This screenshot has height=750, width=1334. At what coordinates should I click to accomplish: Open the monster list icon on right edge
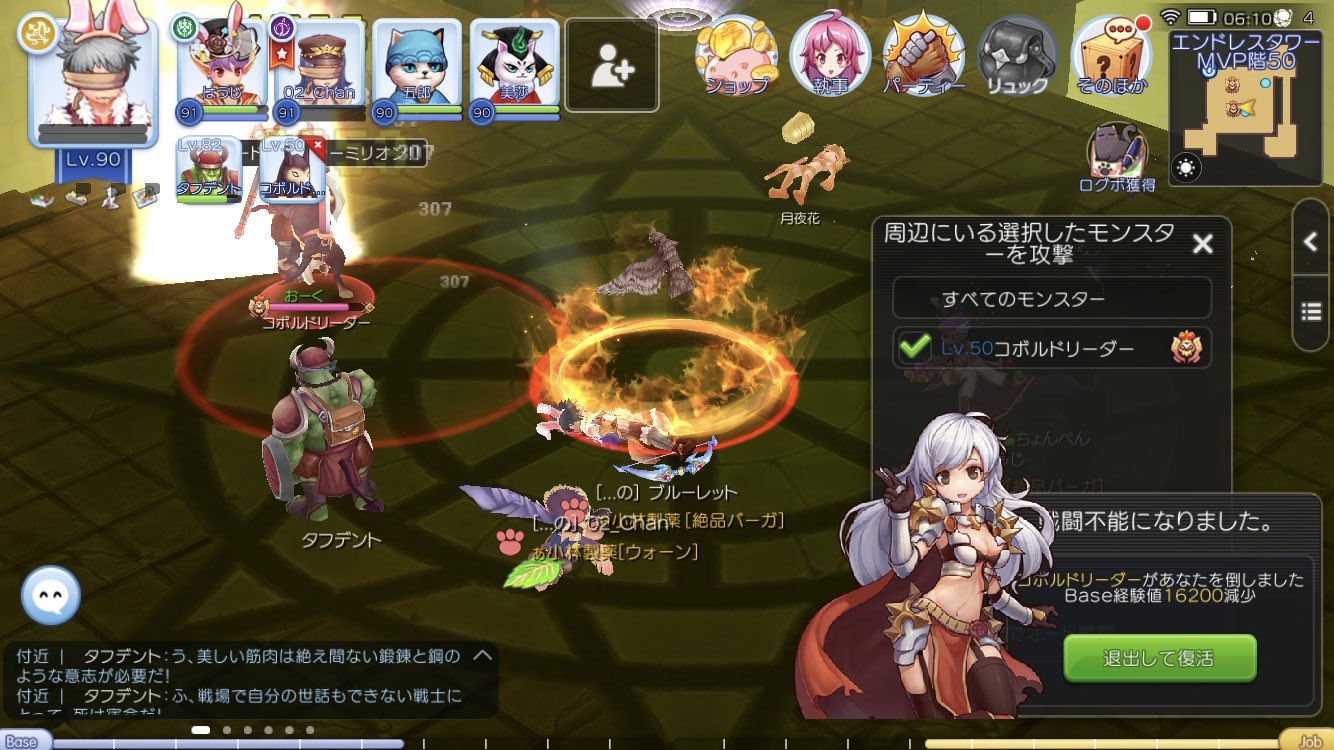pos(1312,310)
